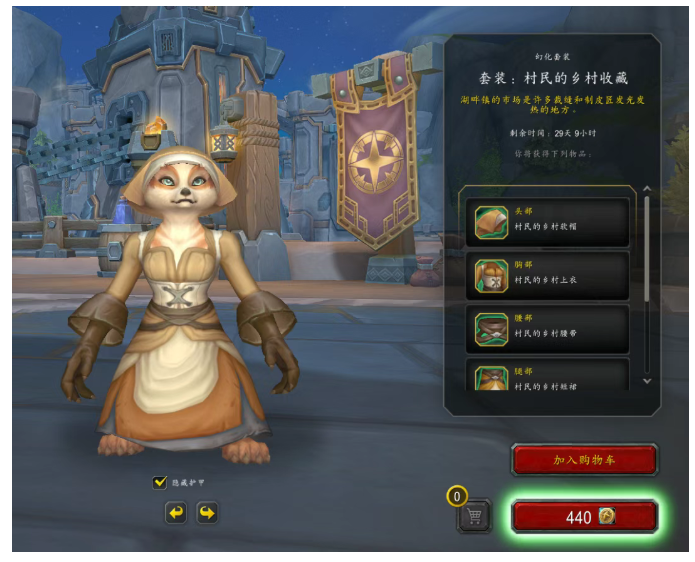This screenshot has width=695, height=562.
Task: Open the shopping cart icon
Action: point(474,516)
